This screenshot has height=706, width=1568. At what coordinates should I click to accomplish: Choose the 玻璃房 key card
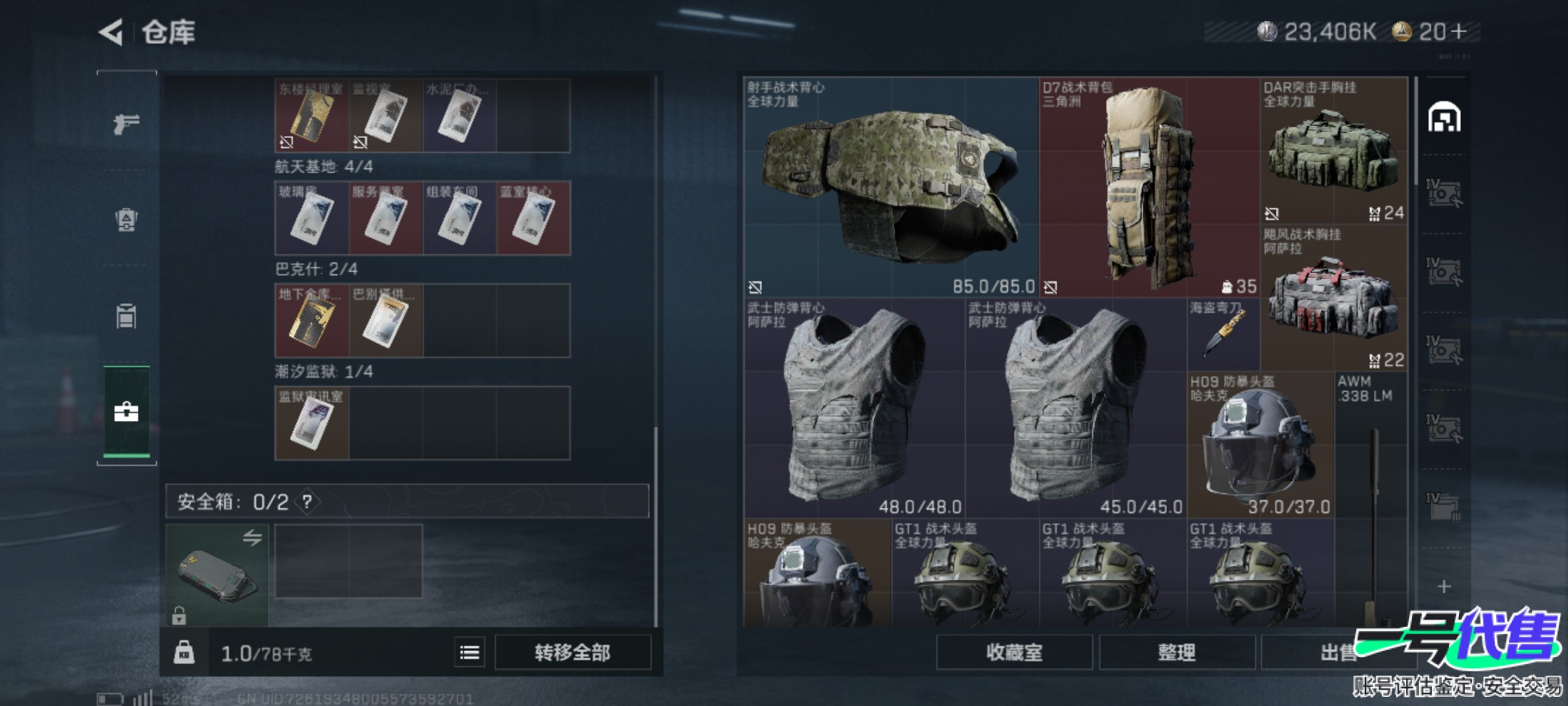(312, 218)
